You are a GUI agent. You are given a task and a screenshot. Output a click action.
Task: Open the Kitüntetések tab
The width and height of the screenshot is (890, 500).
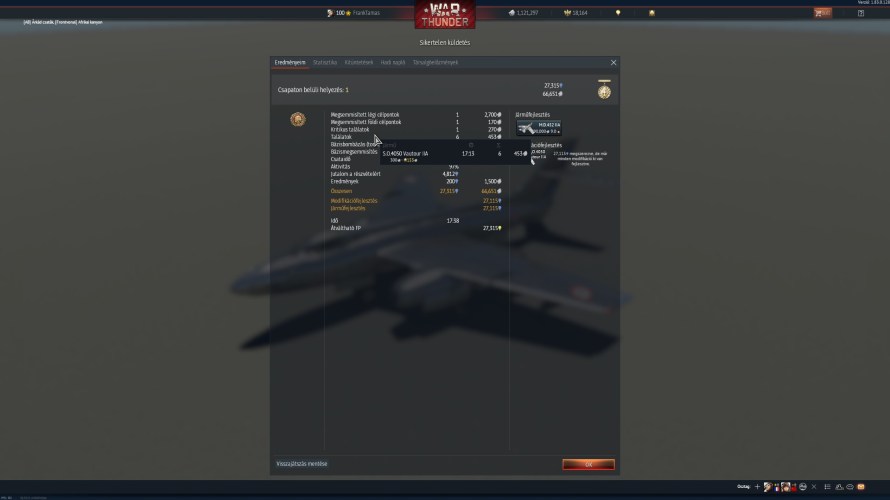point(359,62)
